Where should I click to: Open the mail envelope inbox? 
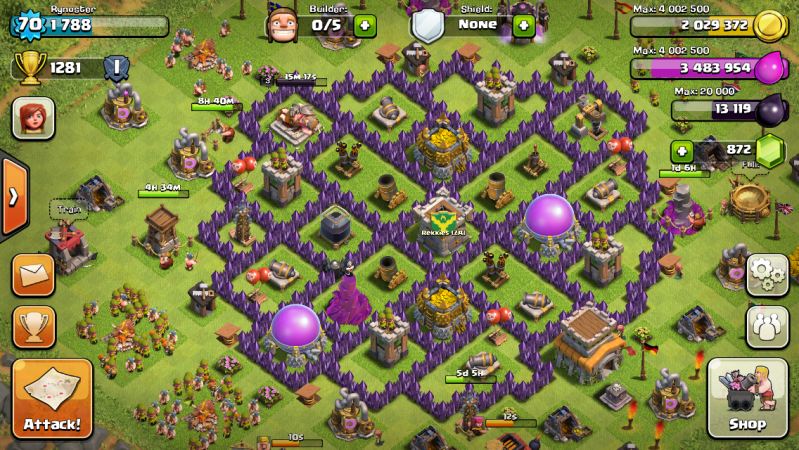(33, 274)
